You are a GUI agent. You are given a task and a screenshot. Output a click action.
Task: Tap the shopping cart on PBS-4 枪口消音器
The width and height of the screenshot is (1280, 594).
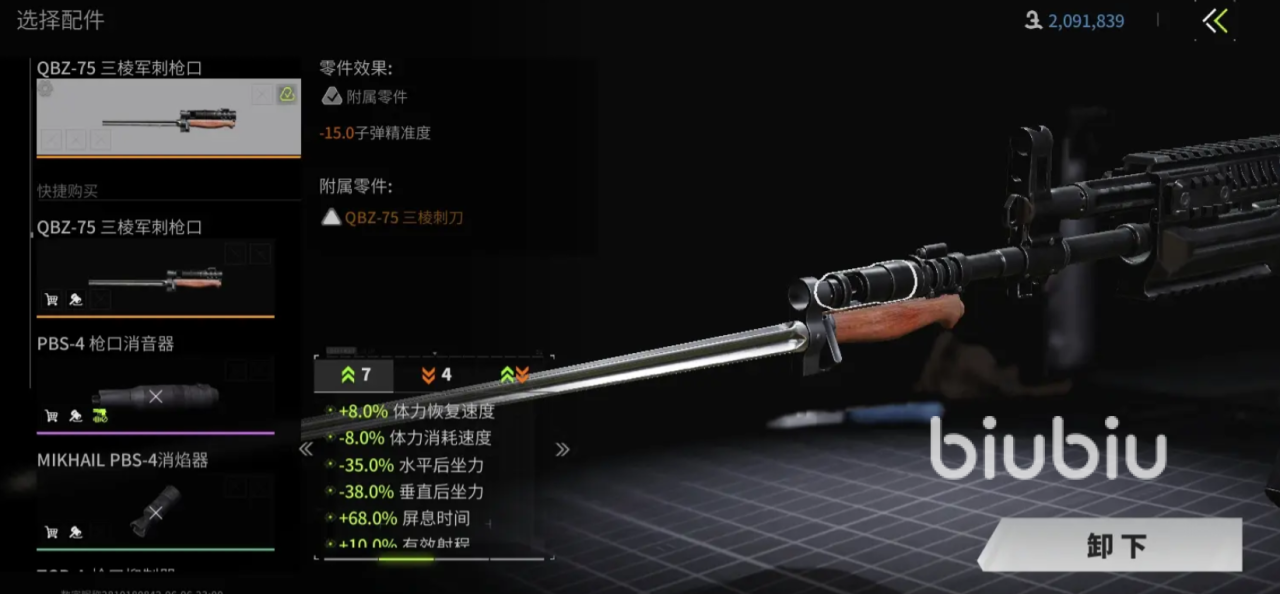click(x=51, y=416)
